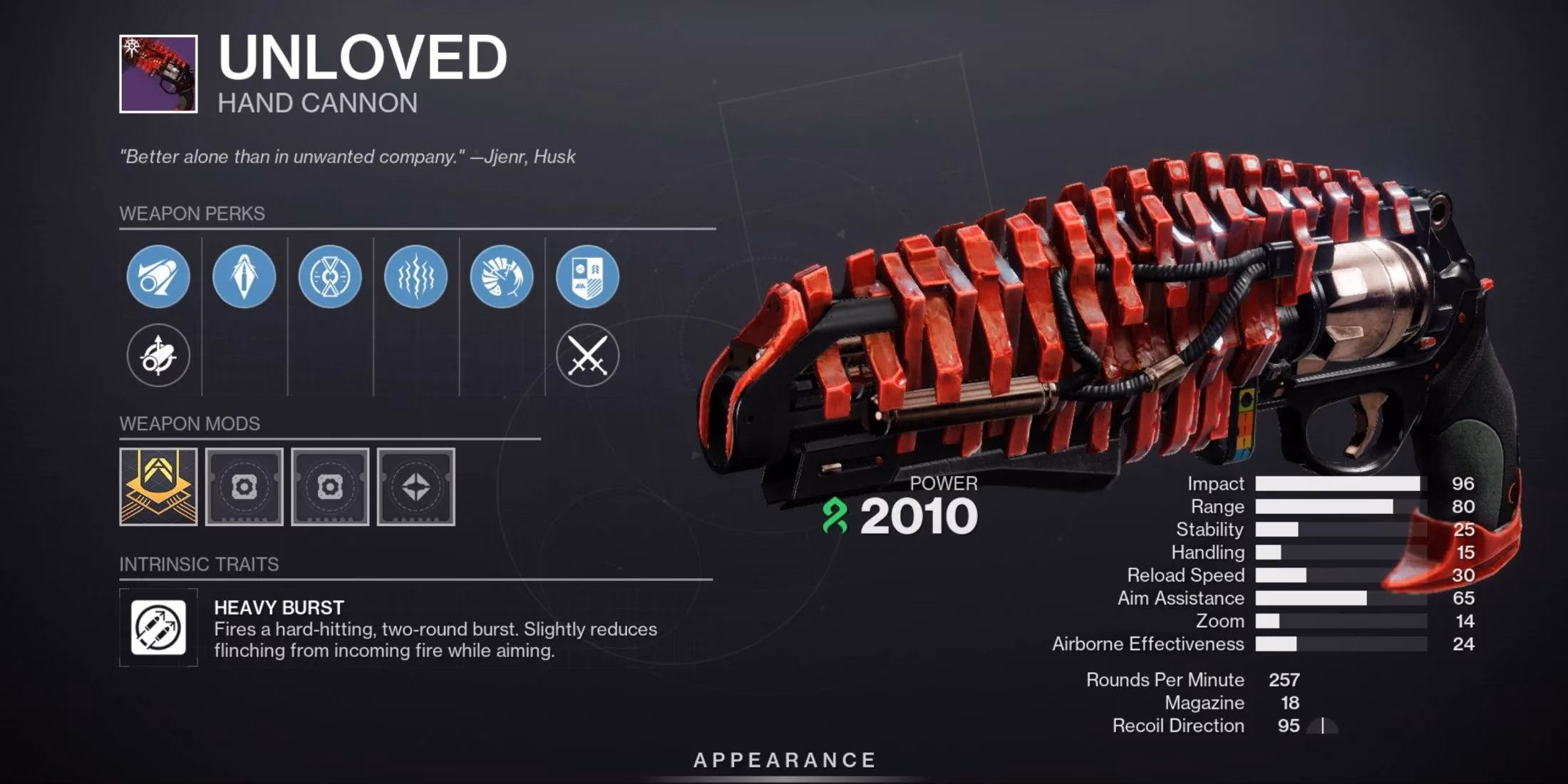Open the second empty weapon mod socket
Viewport: 1568px width, 784px height.
331,487
